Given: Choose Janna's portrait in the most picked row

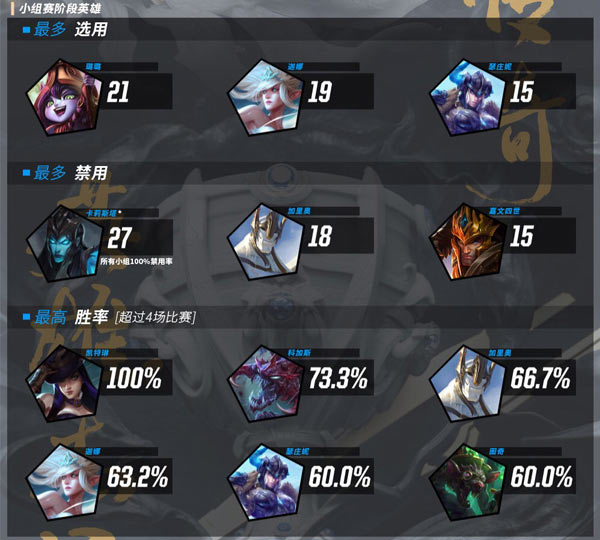Looking at the screenshot, I should pos(263,96).
